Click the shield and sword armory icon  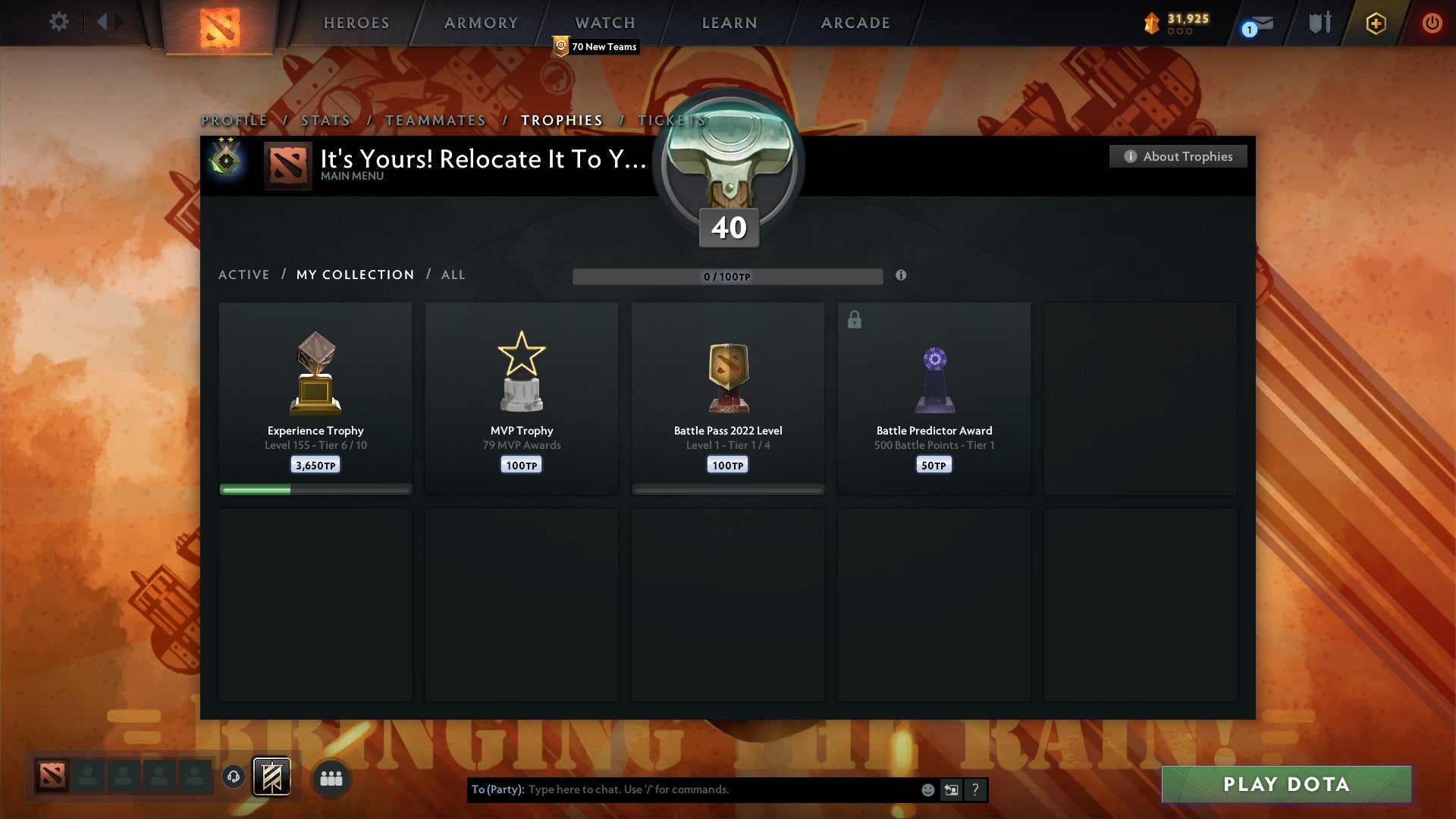(x=1319, y=22)
